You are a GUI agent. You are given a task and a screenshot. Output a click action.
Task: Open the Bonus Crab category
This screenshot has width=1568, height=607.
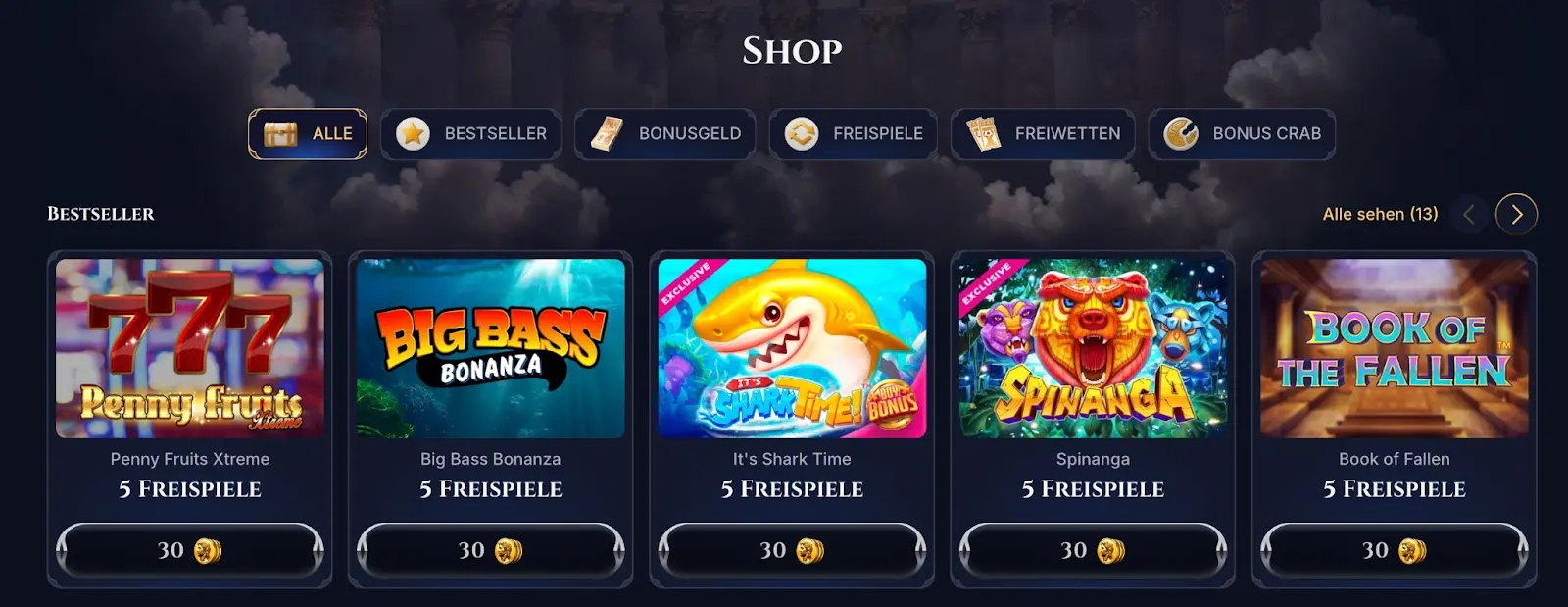pyautogui.click(x=1242, y=133)
